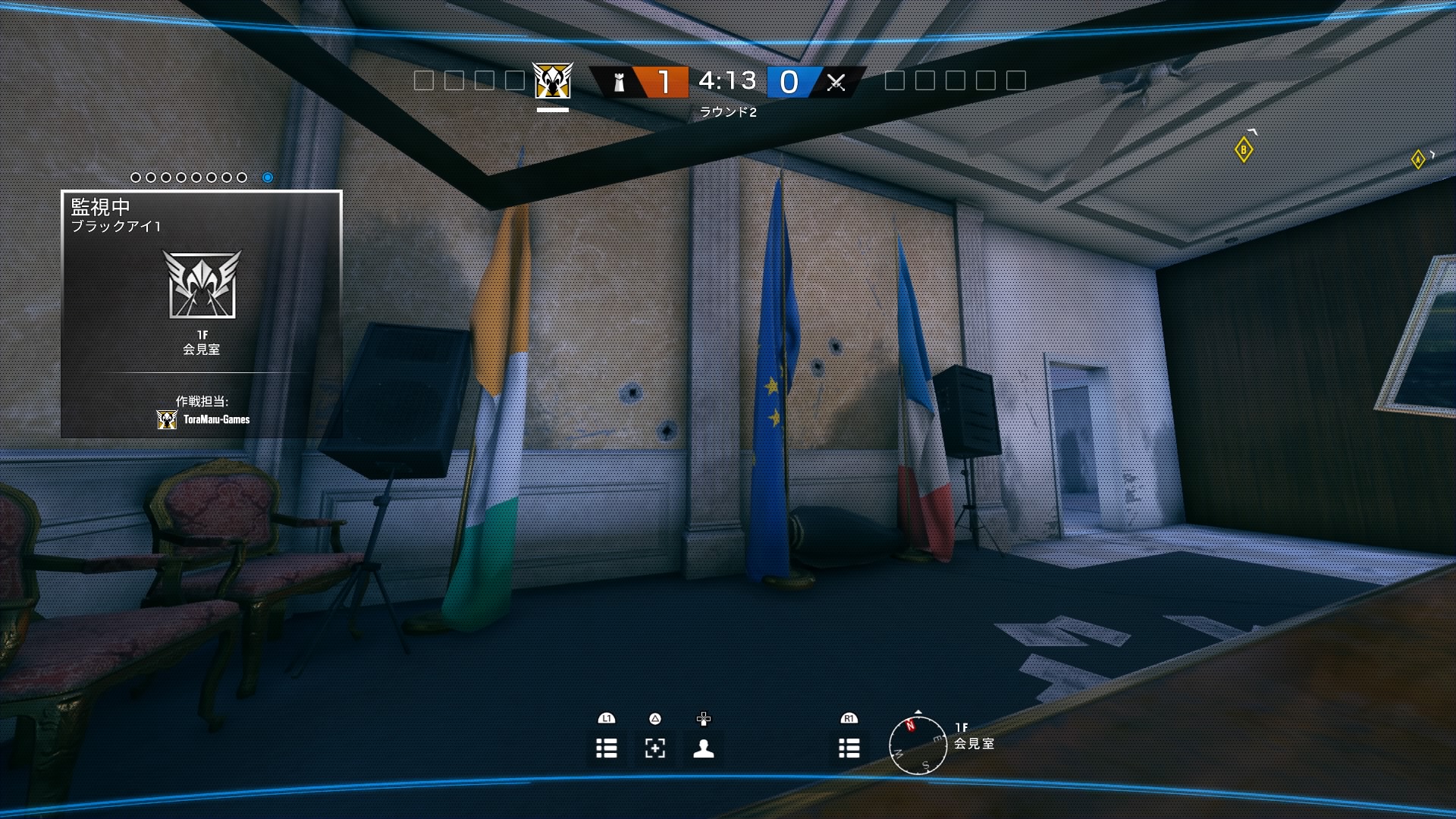This screenshot has height=819, width=1456.
Task: Select the highlighted blue camera dot
Action: click(267, 177)
